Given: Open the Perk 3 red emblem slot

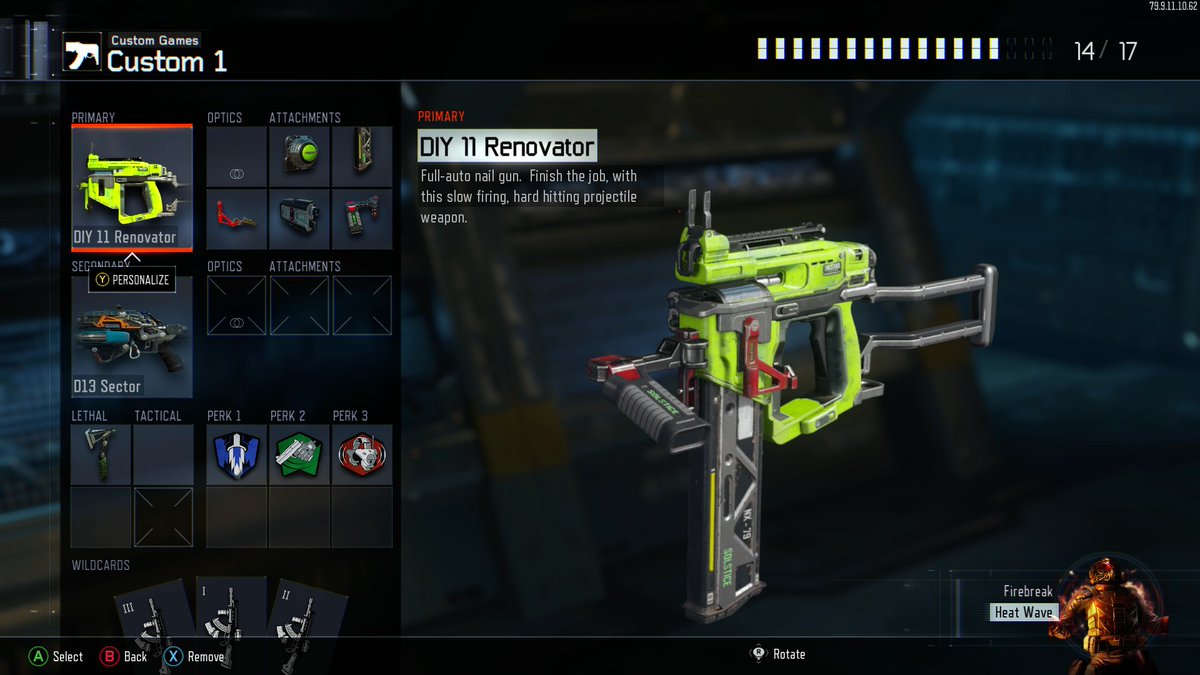Looking at the screenshot, I should click(x=361, y=455).
